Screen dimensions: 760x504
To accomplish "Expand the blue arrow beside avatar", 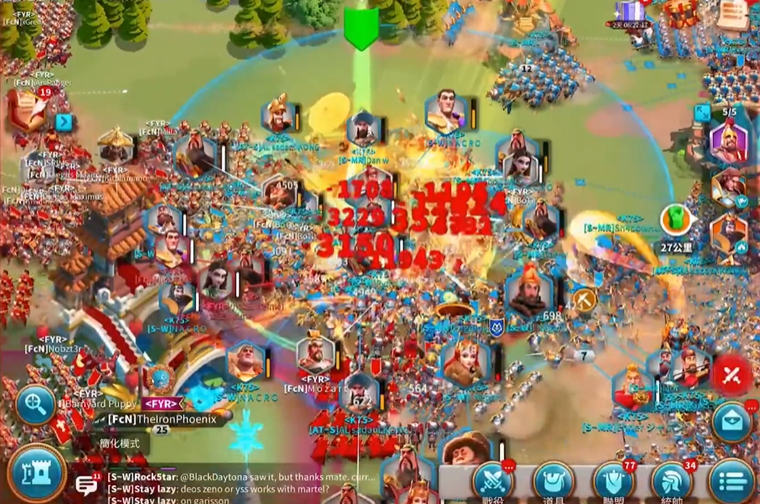I will (64, 122).
